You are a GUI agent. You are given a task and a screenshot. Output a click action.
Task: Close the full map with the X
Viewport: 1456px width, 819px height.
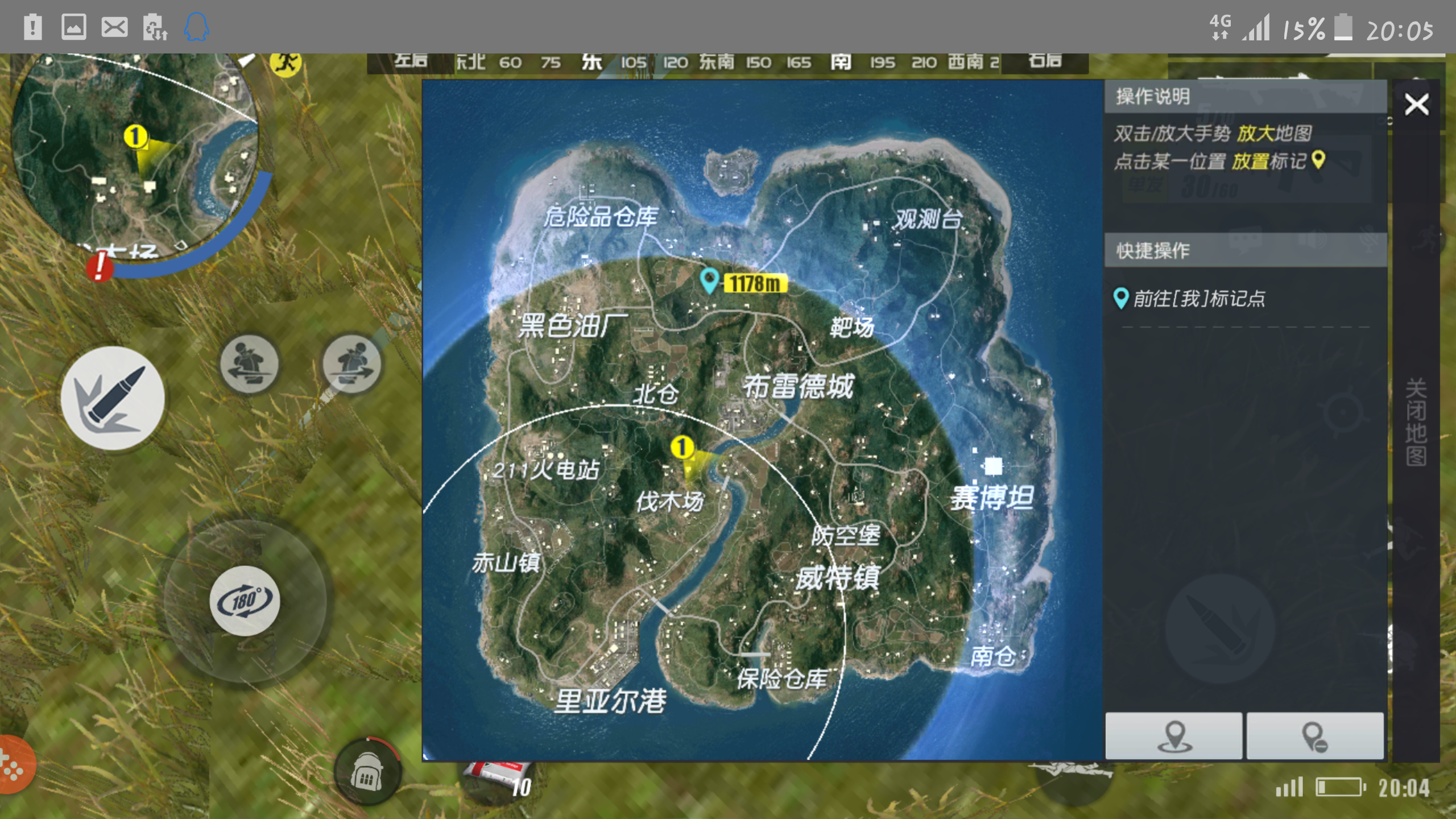1417,104
